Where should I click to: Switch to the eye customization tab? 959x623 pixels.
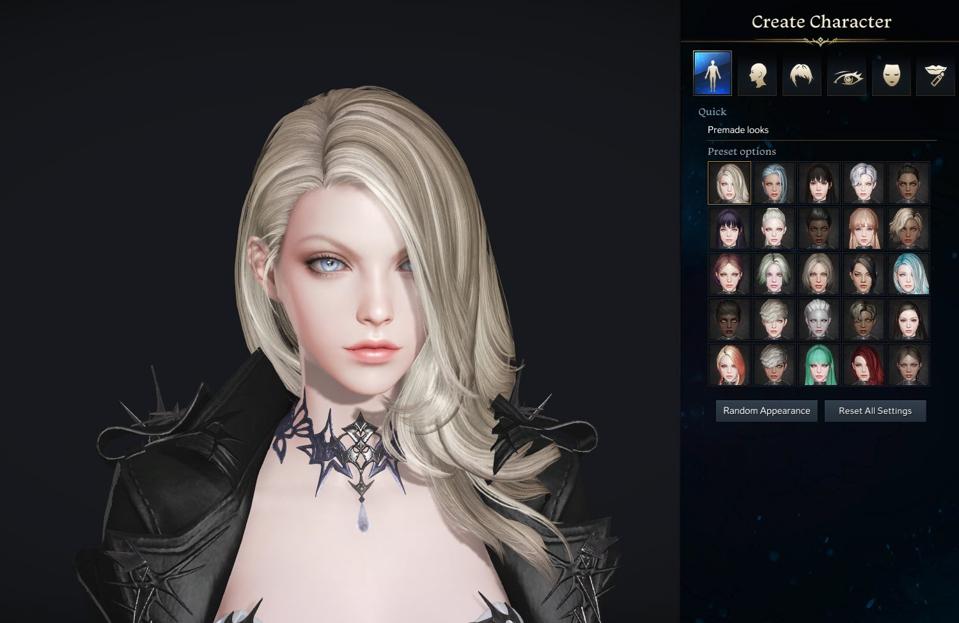pyautogui.click(x=846, y=75)
